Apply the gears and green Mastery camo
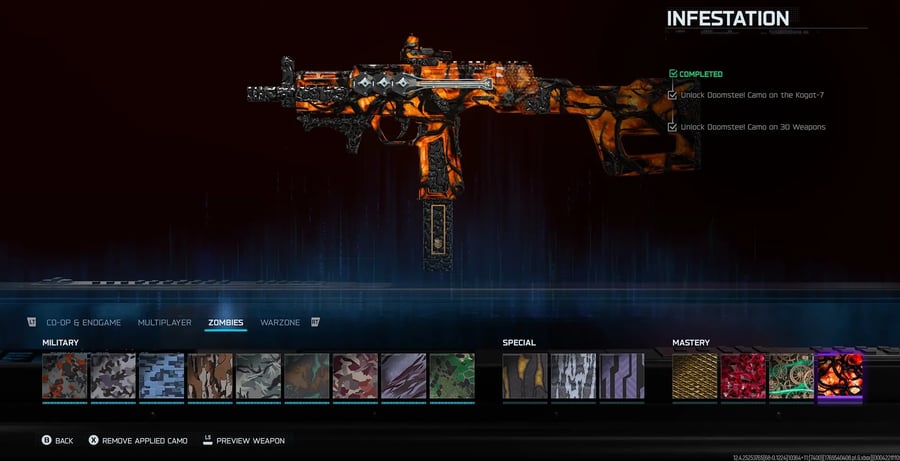This screenshot has width=900, height=461. 791,376
